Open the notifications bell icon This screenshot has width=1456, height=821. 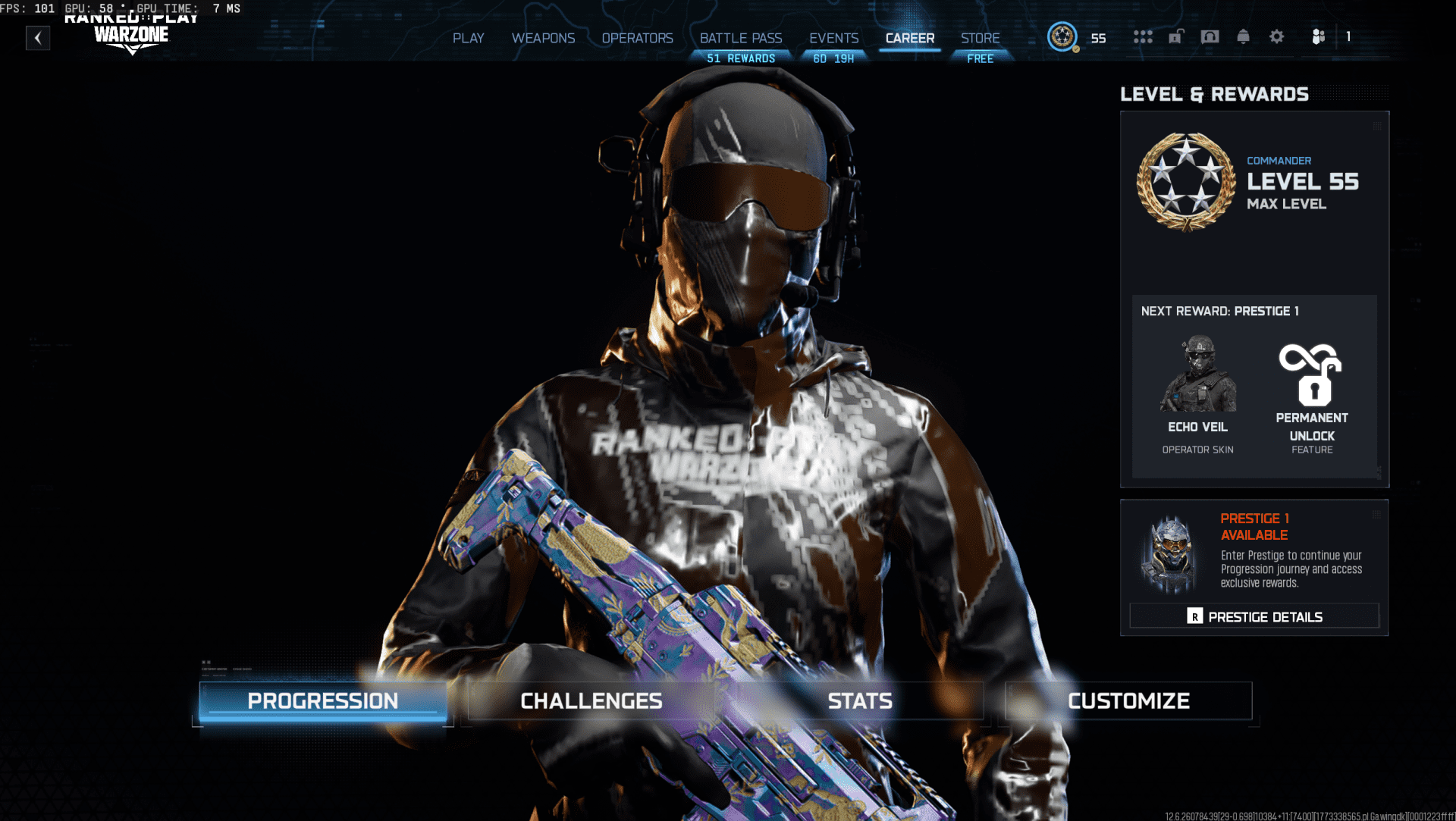point(1244,36)
